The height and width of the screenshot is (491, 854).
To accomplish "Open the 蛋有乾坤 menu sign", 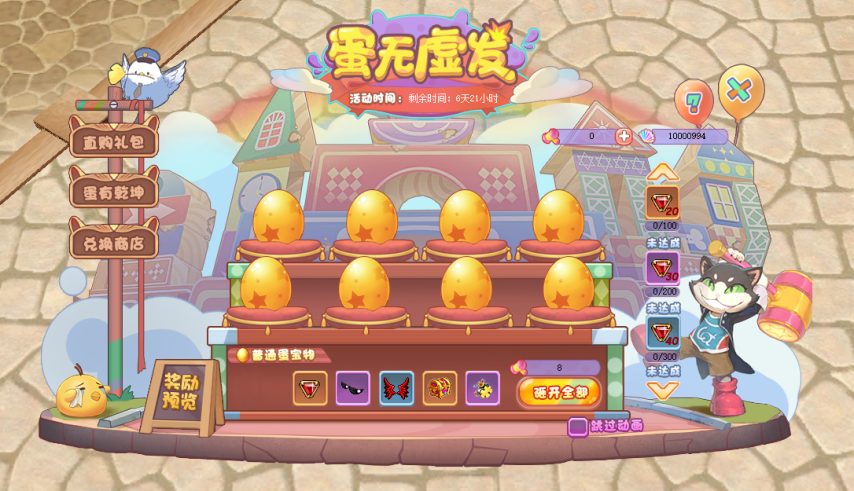I will coord(113,191).
